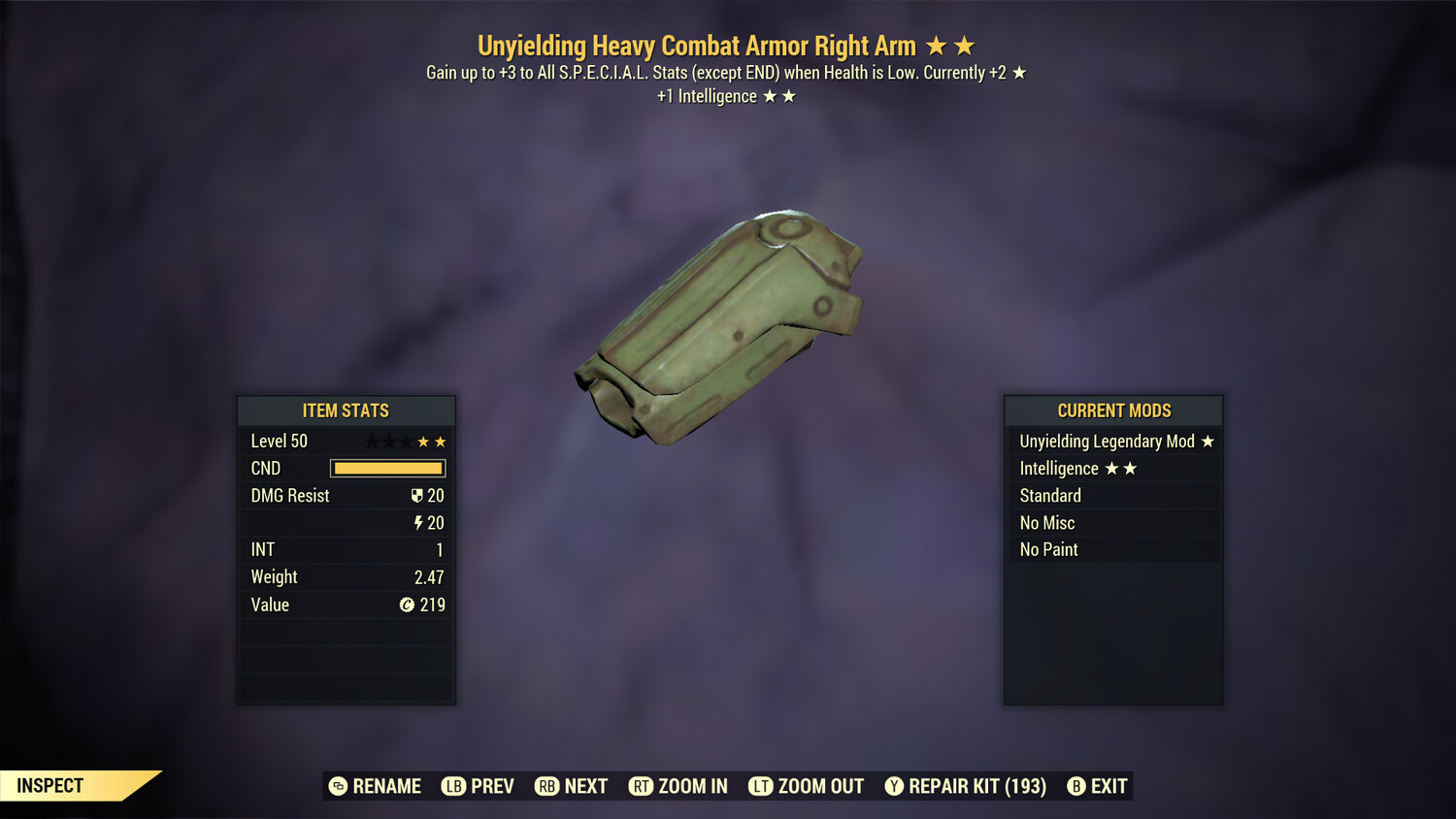The image size is (1456, 819).
Task: Toggle the first lit star on Level 50 row
Action: (423, 441)
